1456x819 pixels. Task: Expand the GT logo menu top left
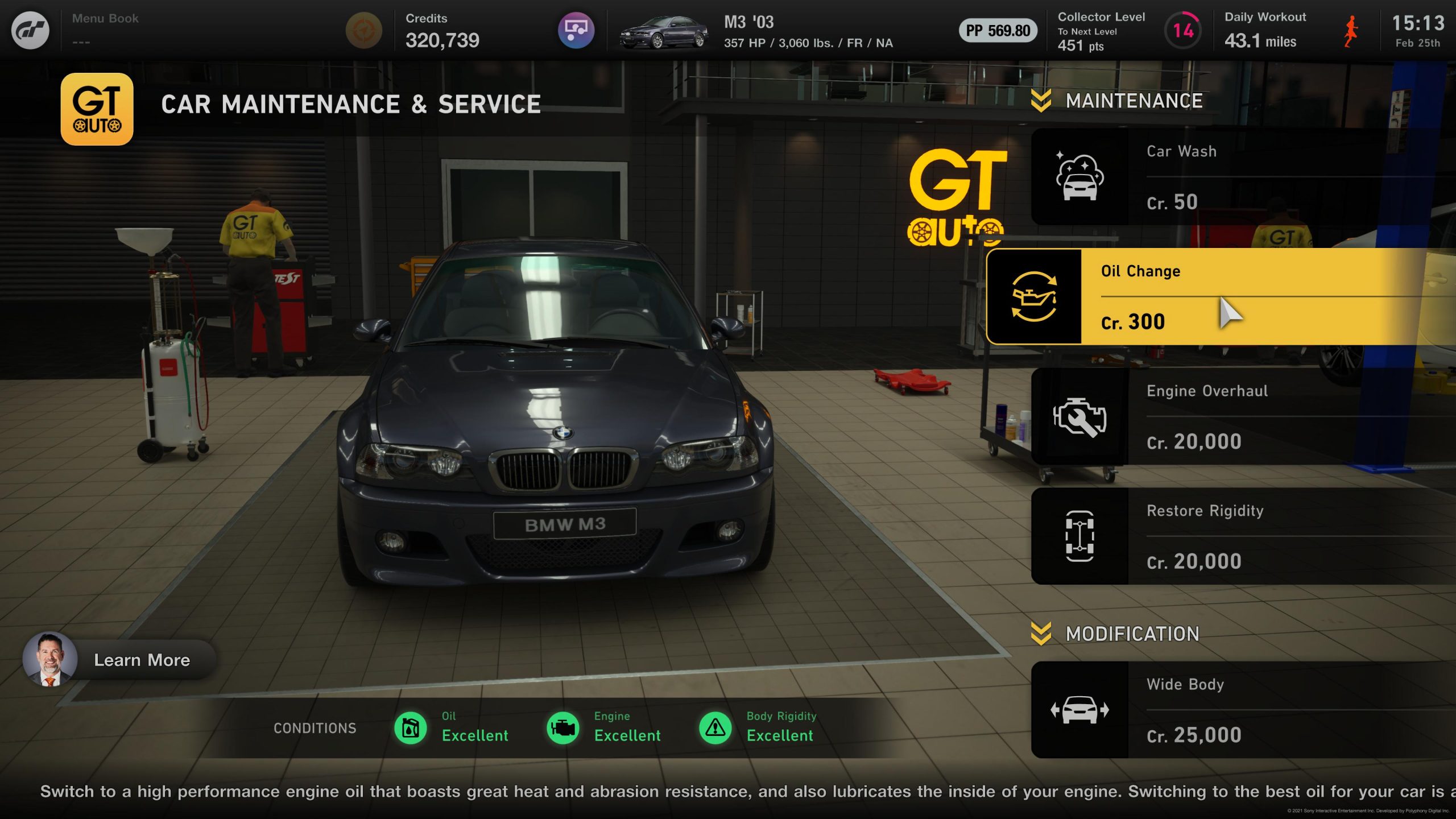point(30,28)
